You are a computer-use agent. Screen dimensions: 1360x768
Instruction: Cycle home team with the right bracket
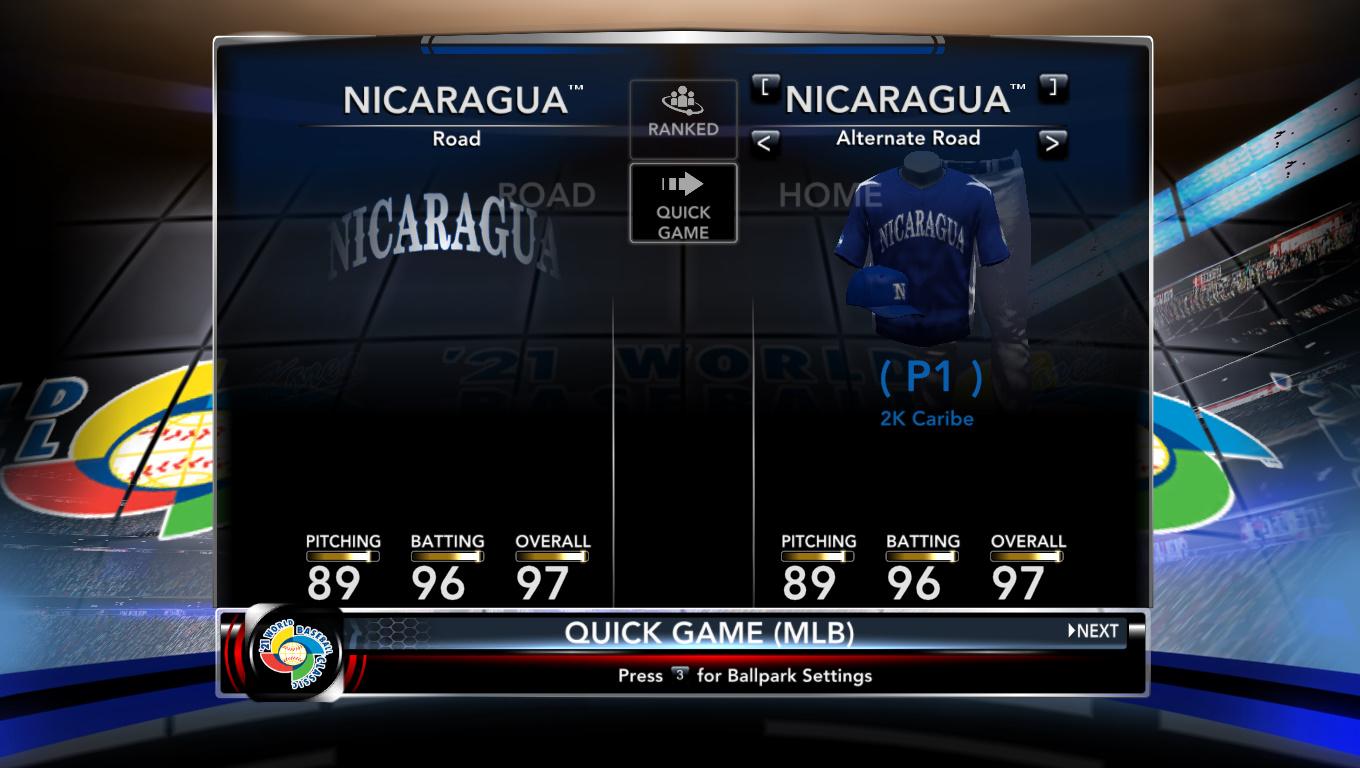point(1052,87)
